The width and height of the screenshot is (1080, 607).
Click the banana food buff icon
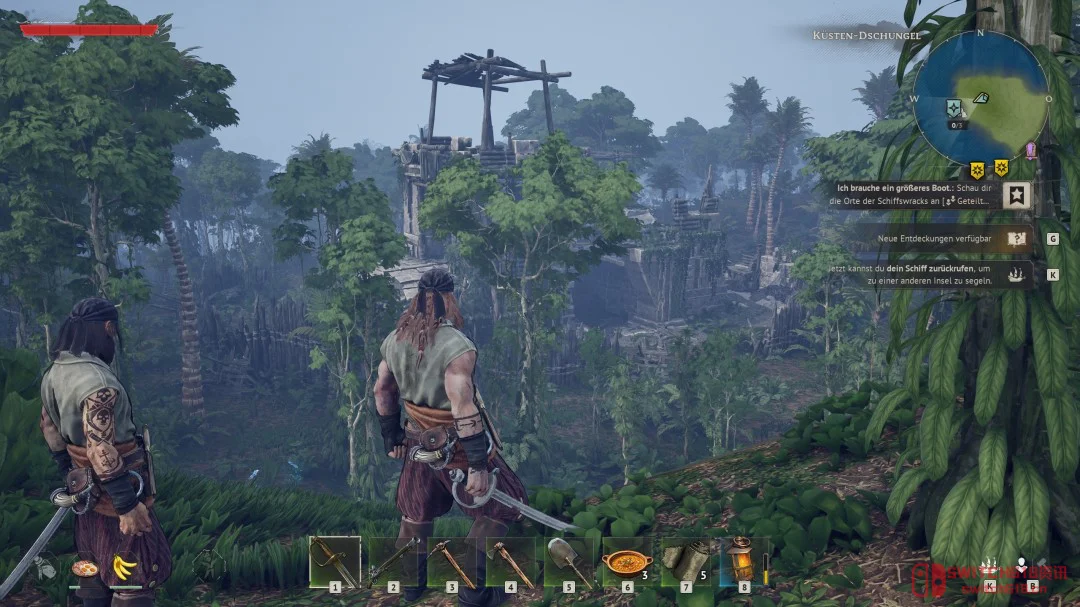(x=124, y=567)
